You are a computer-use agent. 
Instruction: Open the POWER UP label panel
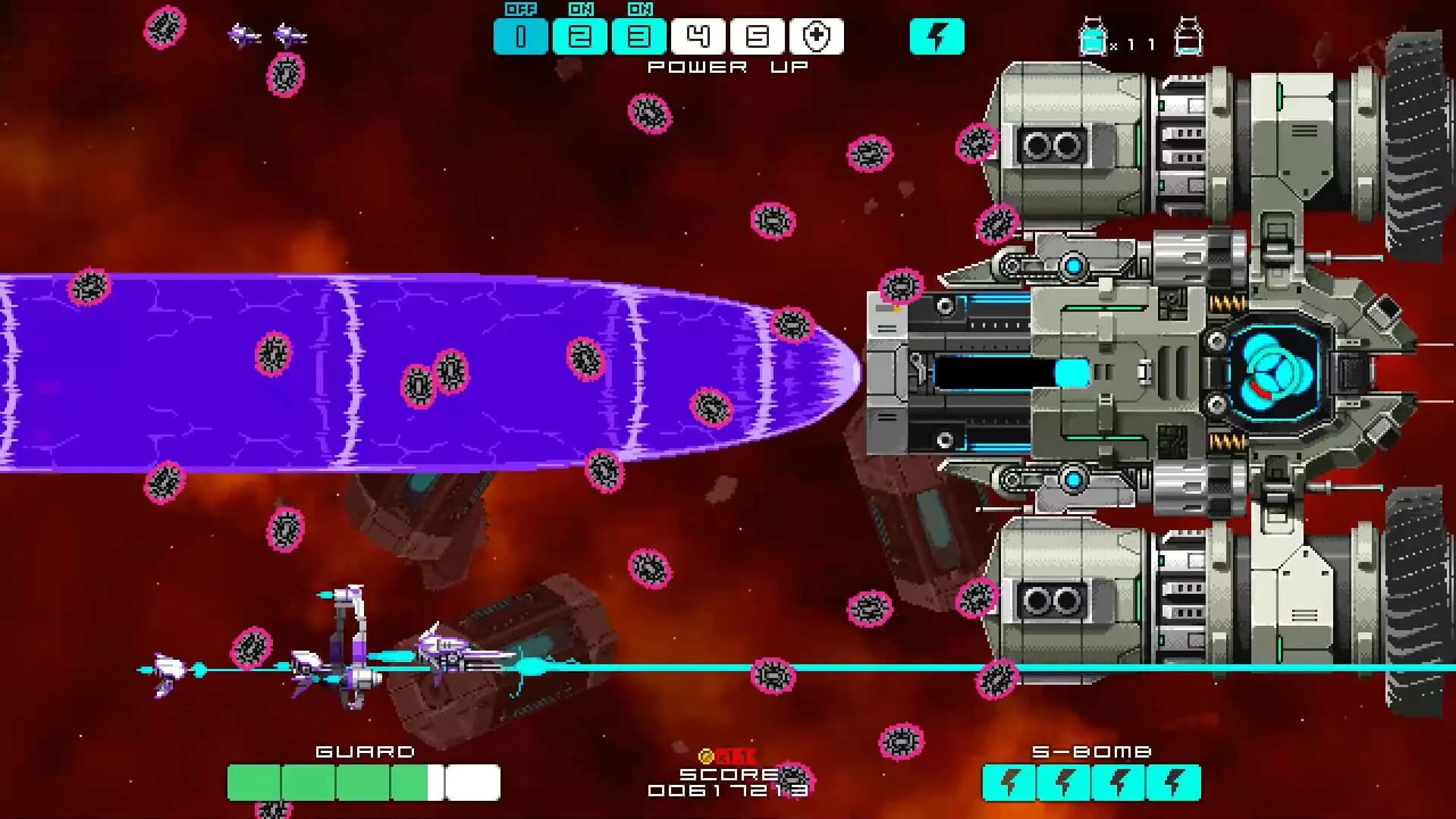(728, 67)
